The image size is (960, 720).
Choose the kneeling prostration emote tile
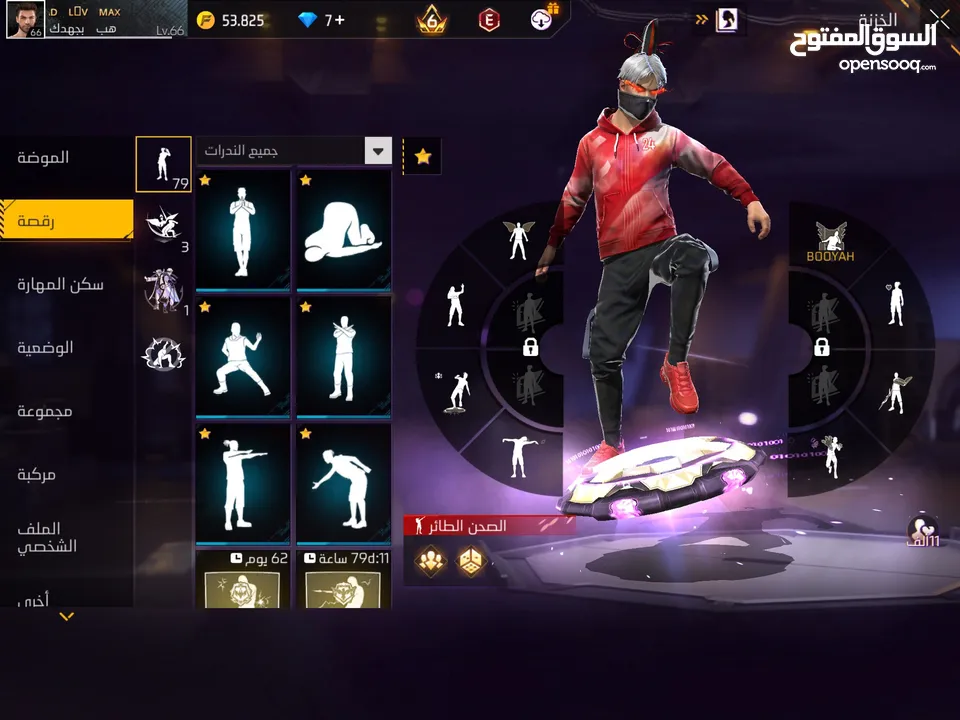point(344,231)
